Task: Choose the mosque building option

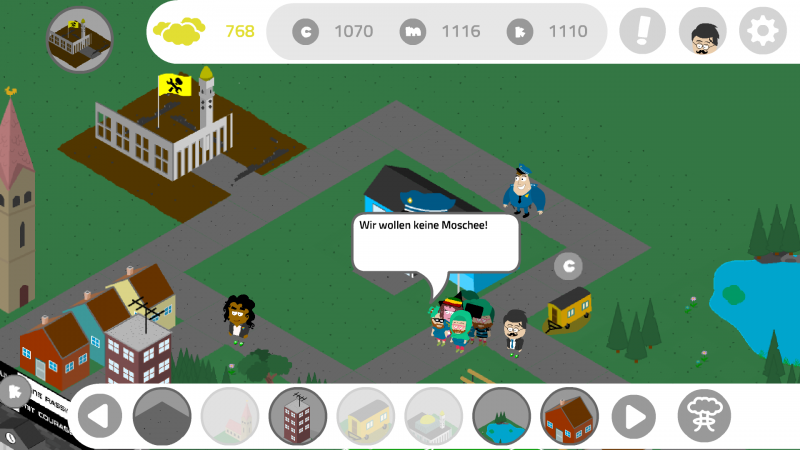Action: click(434, 415)
